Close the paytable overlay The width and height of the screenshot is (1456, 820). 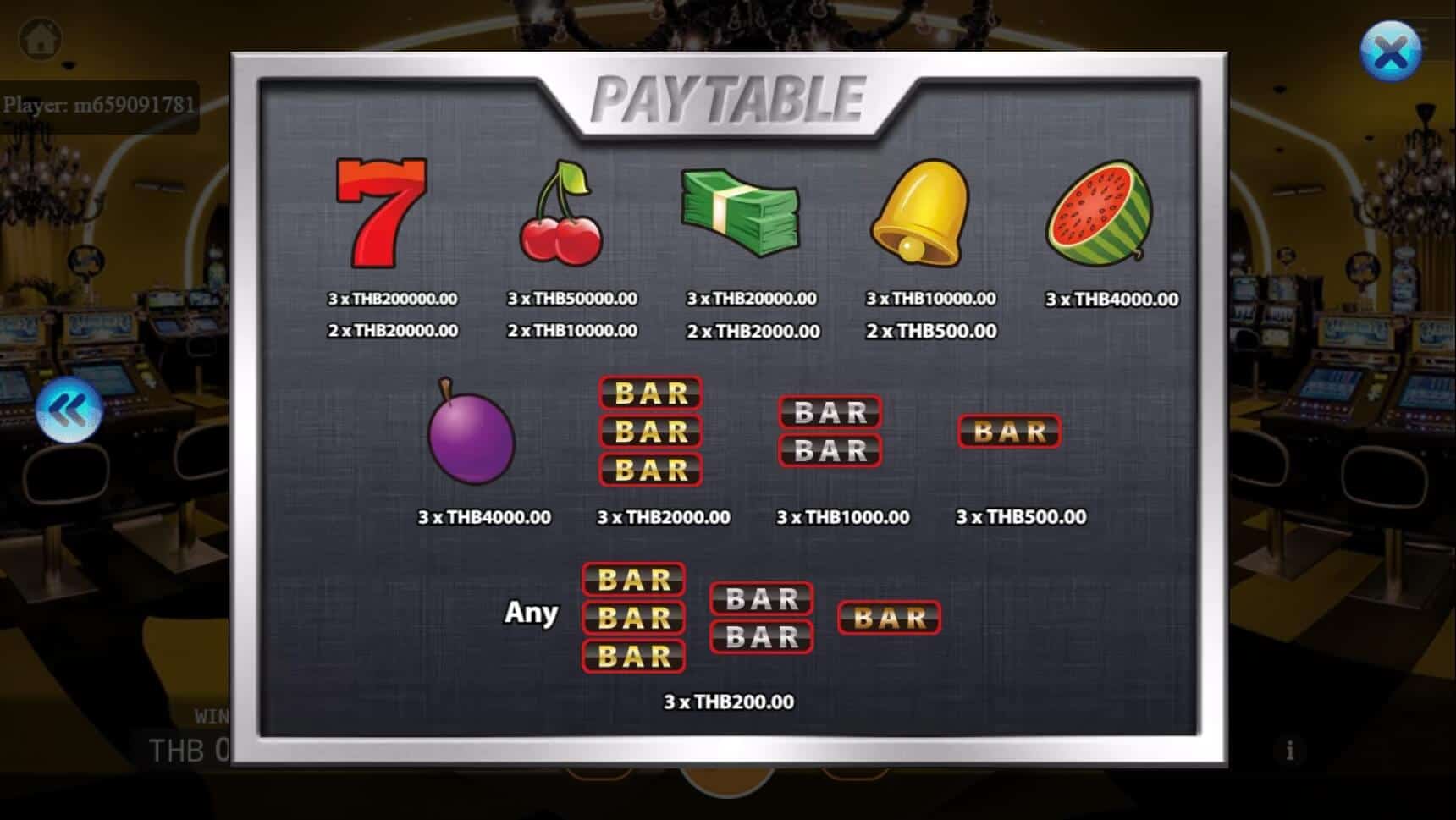pos(1389,51)
